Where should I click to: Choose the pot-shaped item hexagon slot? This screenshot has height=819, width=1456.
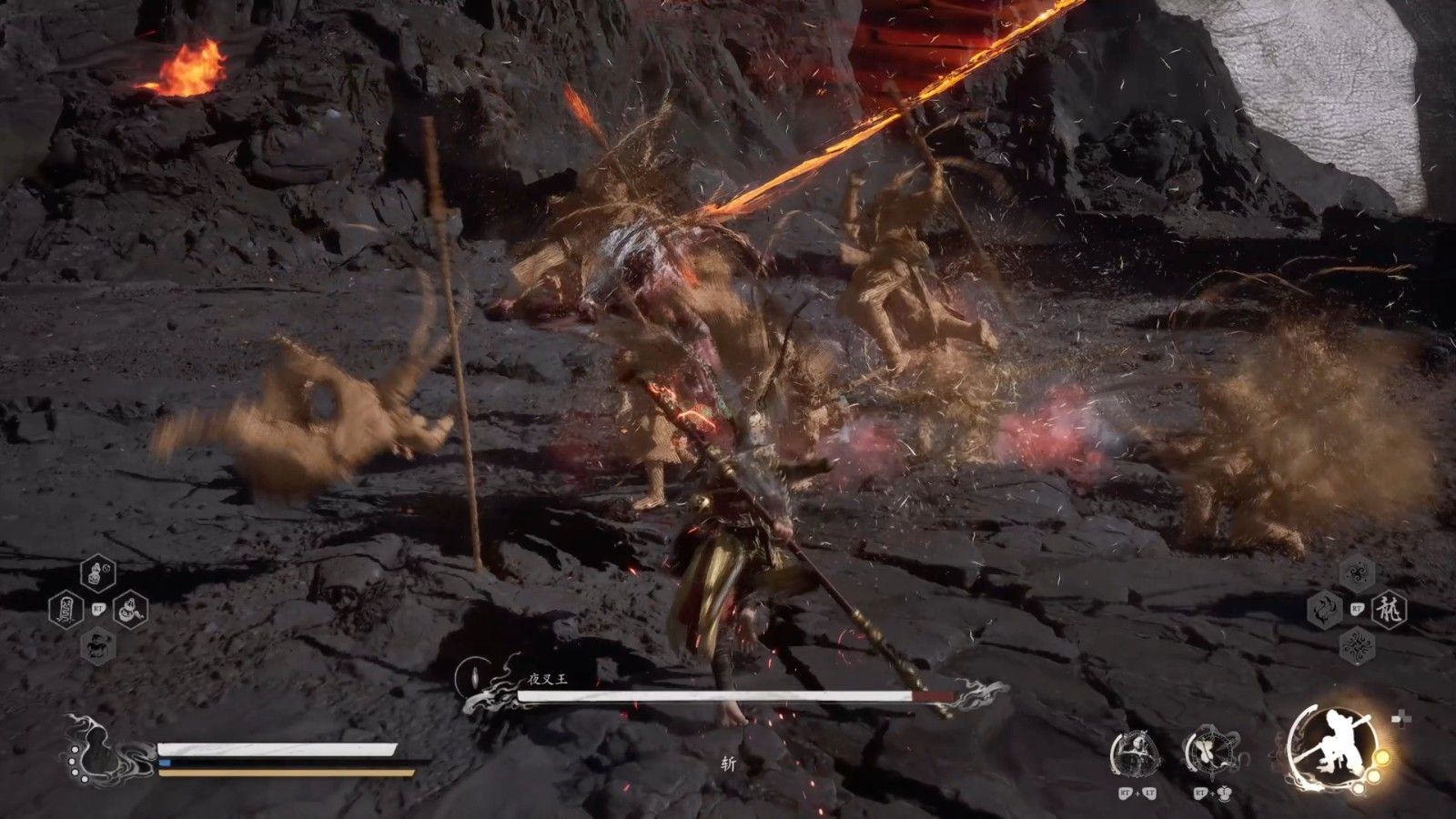coord(130,609)
